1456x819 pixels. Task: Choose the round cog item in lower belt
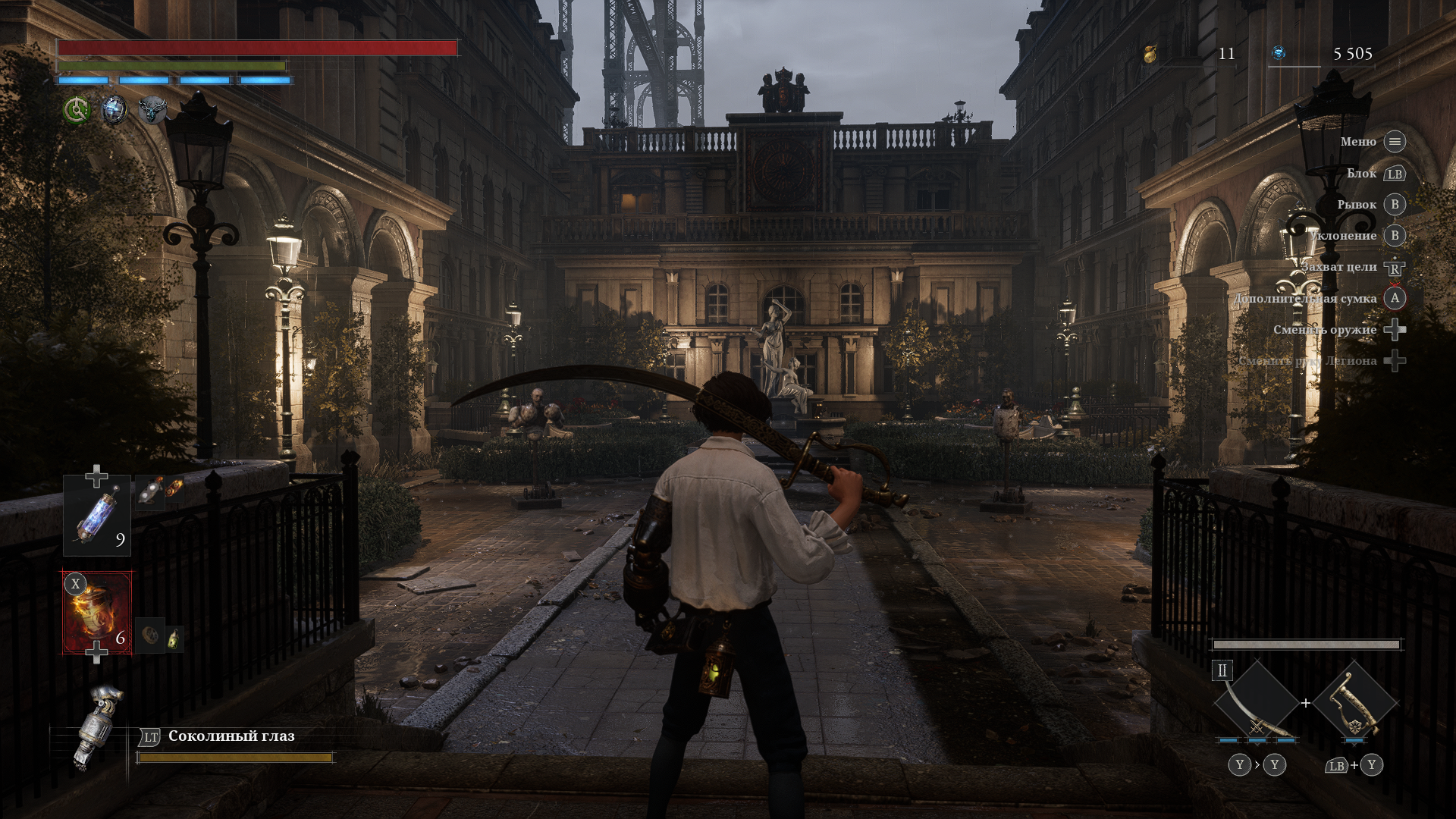click(x=150, y=635)
